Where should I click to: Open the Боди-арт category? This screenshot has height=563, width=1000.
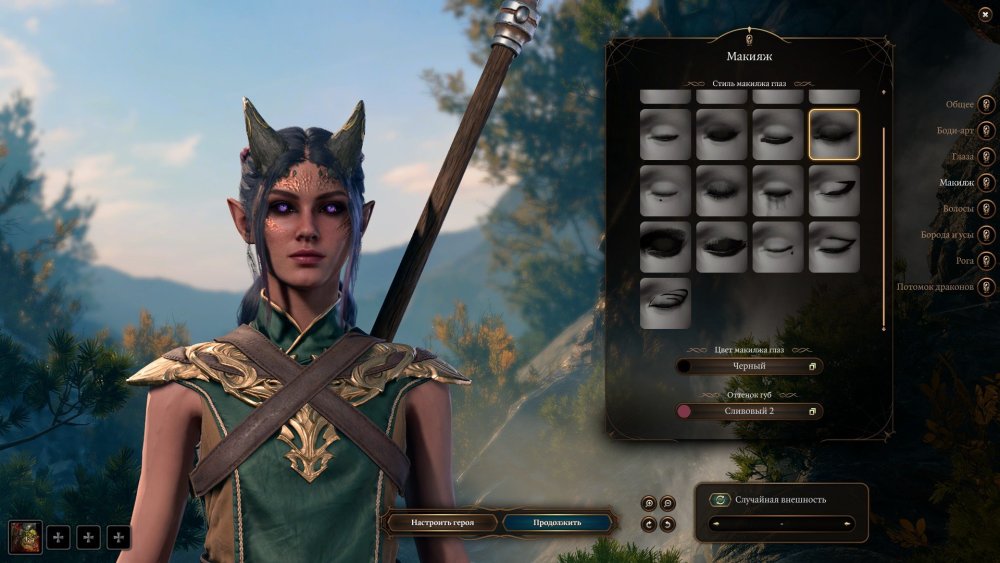tap(986, 130)
